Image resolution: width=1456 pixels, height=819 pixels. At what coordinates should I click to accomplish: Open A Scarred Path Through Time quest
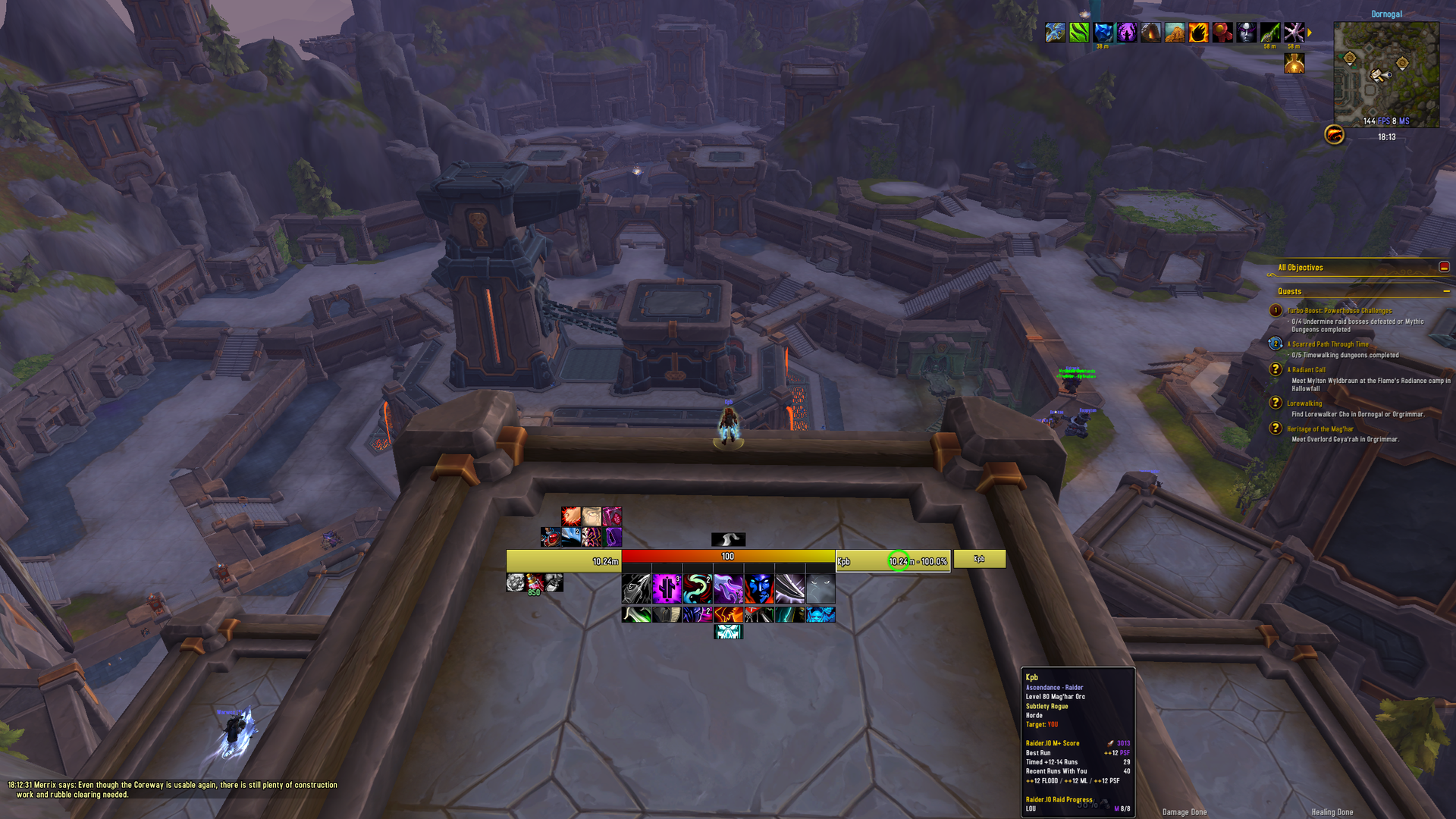(1327, 344)
